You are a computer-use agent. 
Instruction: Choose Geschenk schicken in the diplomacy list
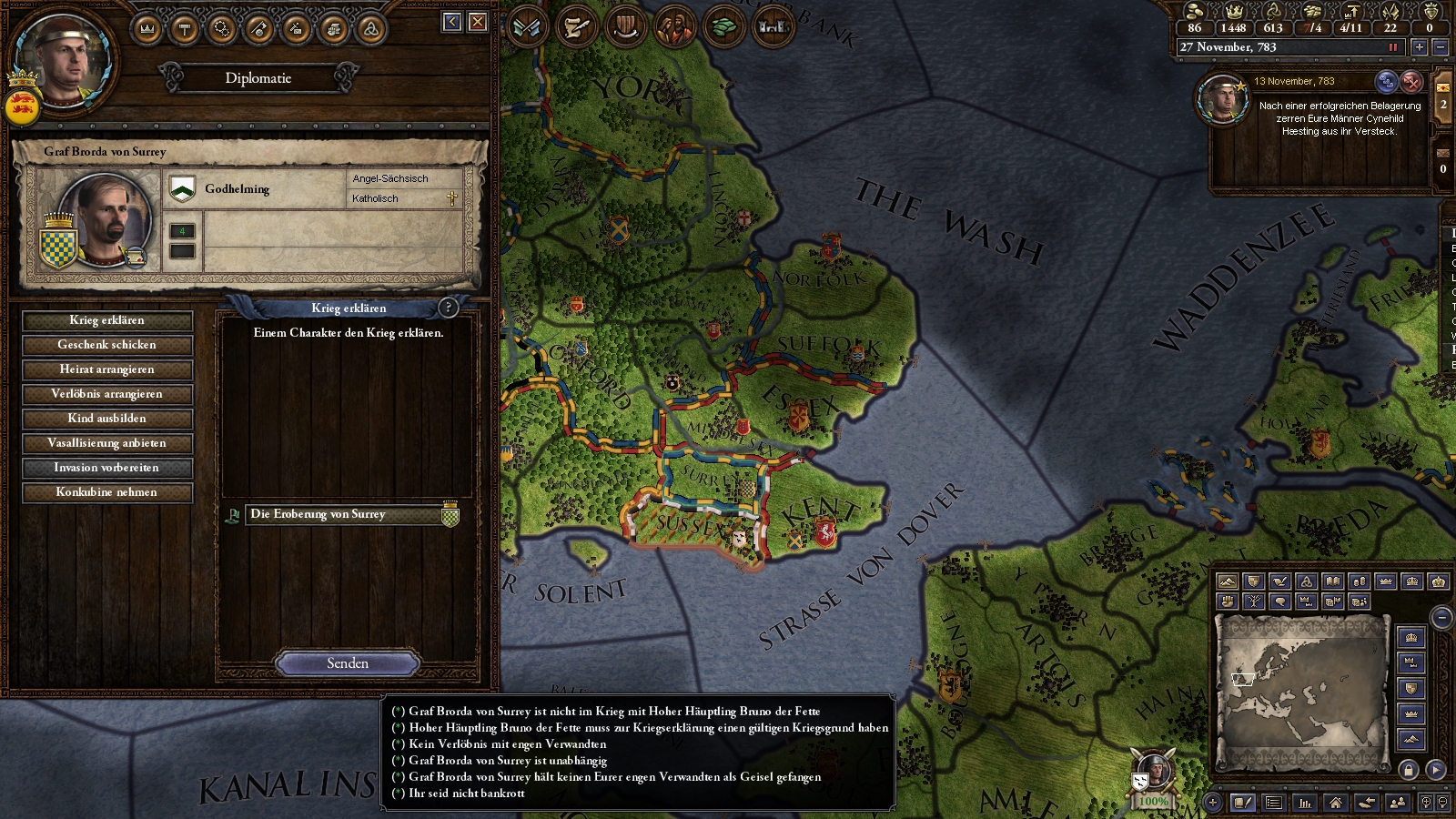click(106, 345)
